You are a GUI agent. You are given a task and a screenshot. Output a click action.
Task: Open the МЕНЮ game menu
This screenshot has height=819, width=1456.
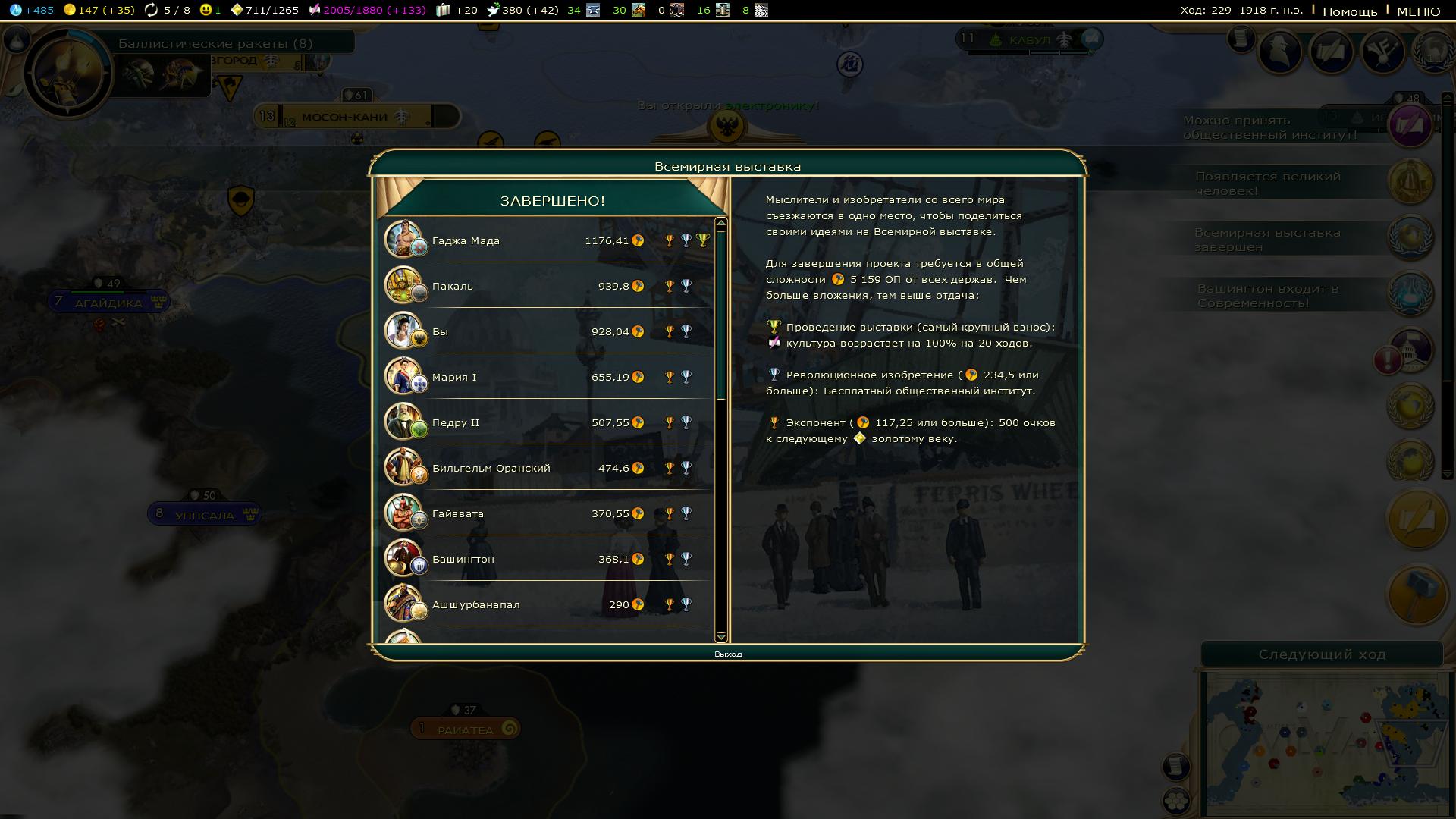[1418, 11]
